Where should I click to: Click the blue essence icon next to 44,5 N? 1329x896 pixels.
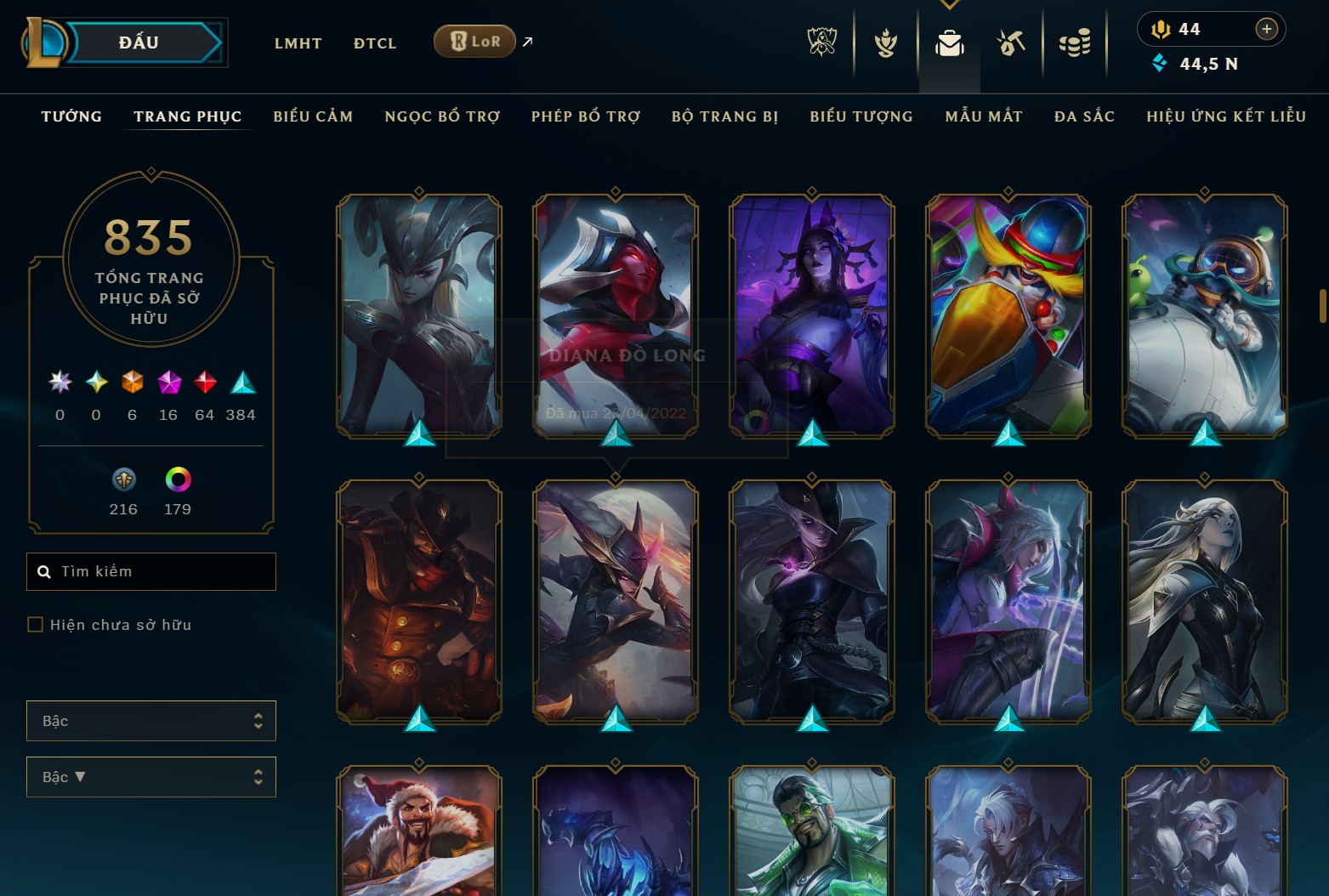click(x=1158, y=63)
